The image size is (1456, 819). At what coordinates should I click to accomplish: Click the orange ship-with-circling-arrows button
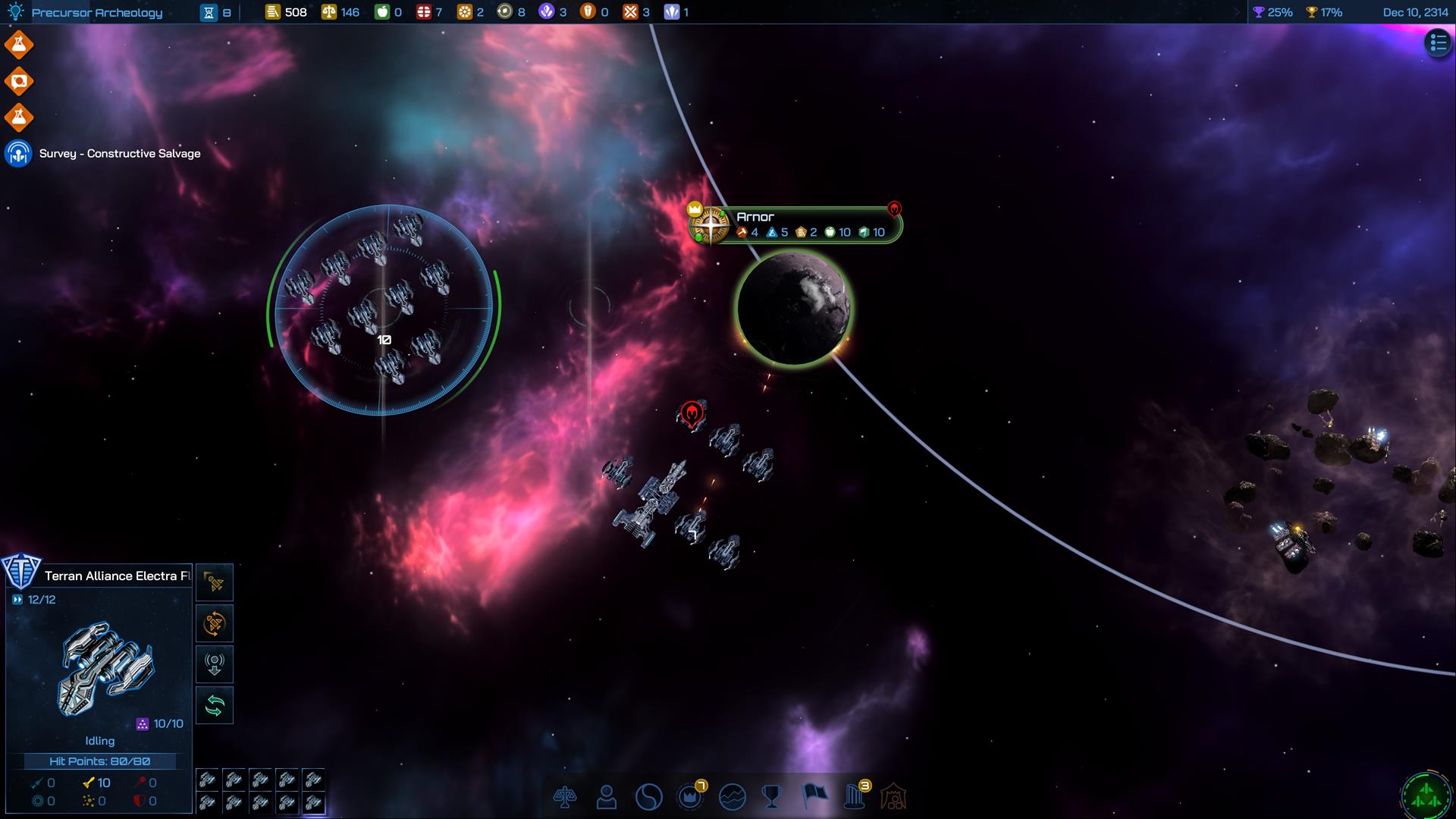tap(215, 623)
